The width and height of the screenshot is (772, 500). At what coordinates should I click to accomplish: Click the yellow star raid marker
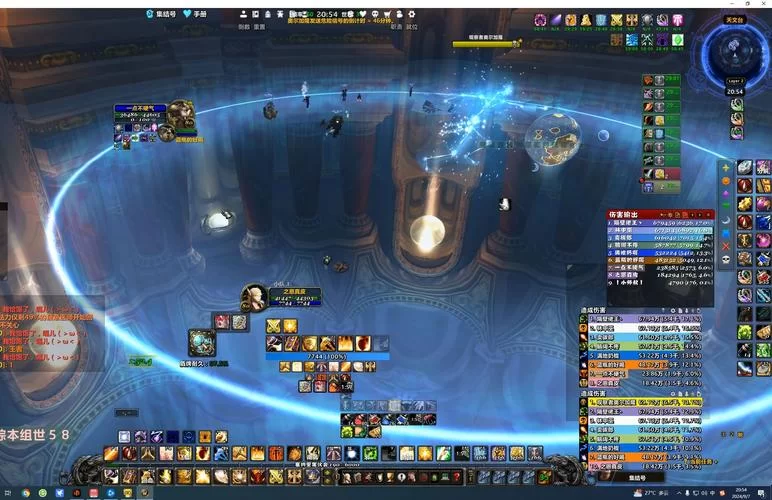click(726, 167)
